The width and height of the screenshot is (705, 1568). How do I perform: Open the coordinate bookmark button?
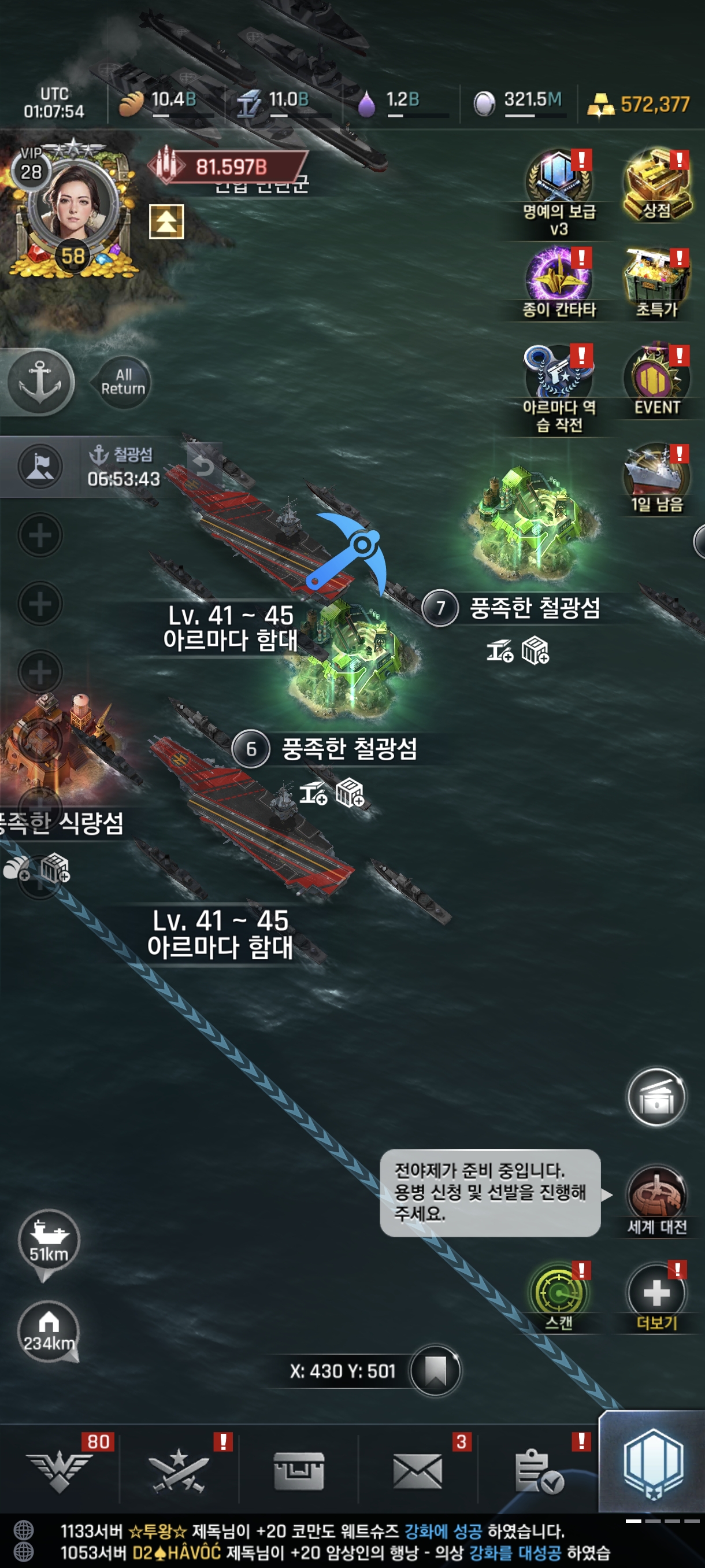[435, 1371]
